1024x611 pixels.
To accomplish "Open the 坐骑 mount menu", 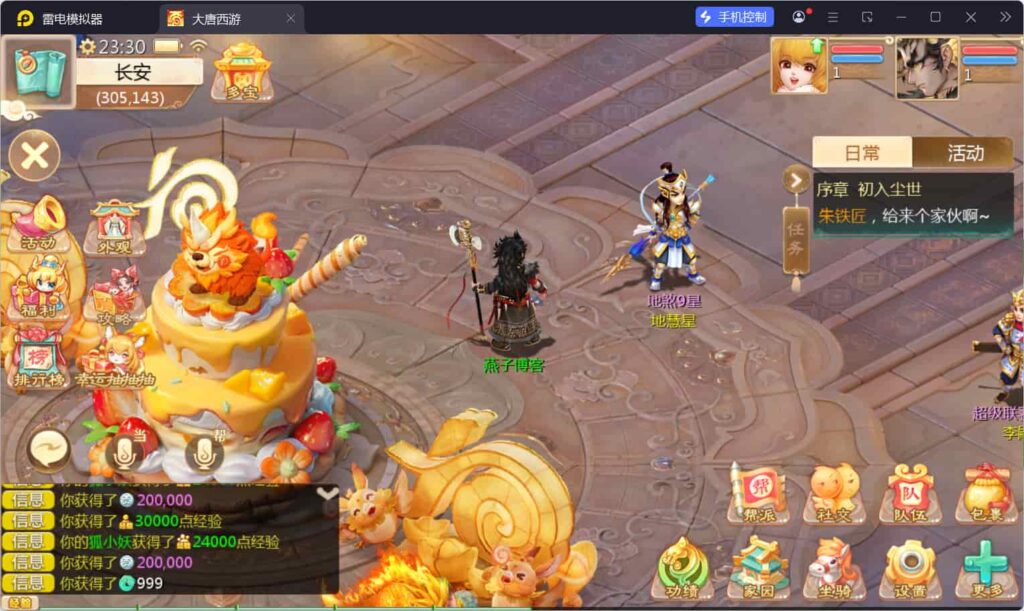I will [x=834, y=567].
